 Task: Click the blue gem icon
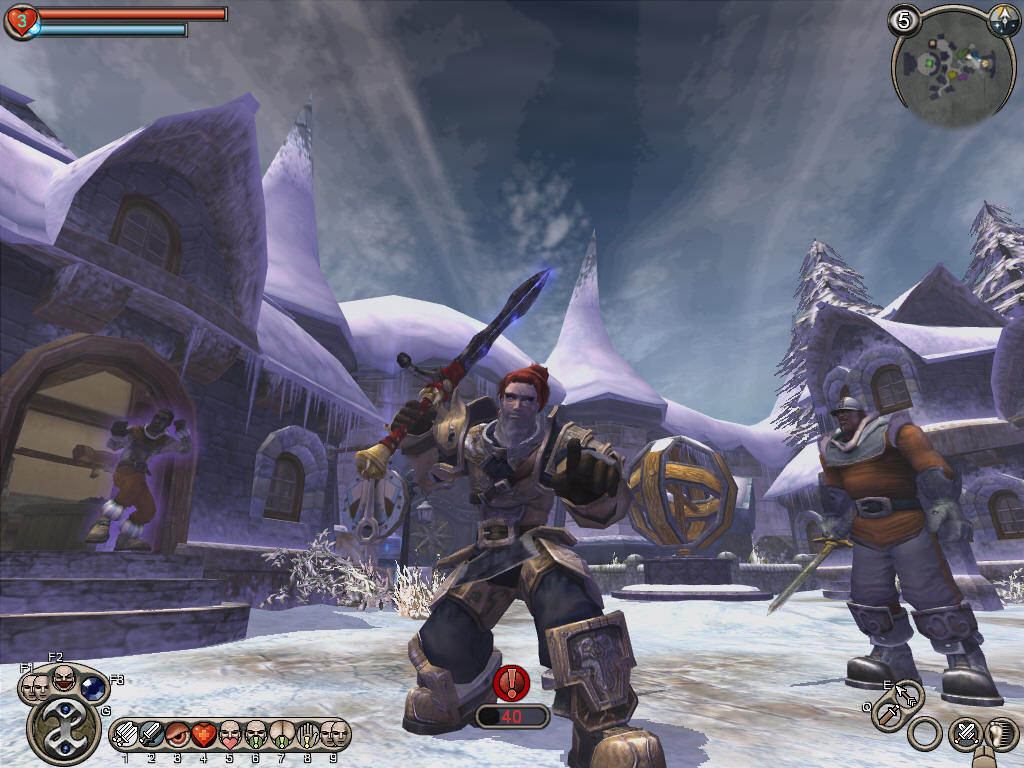click(92, 688)
